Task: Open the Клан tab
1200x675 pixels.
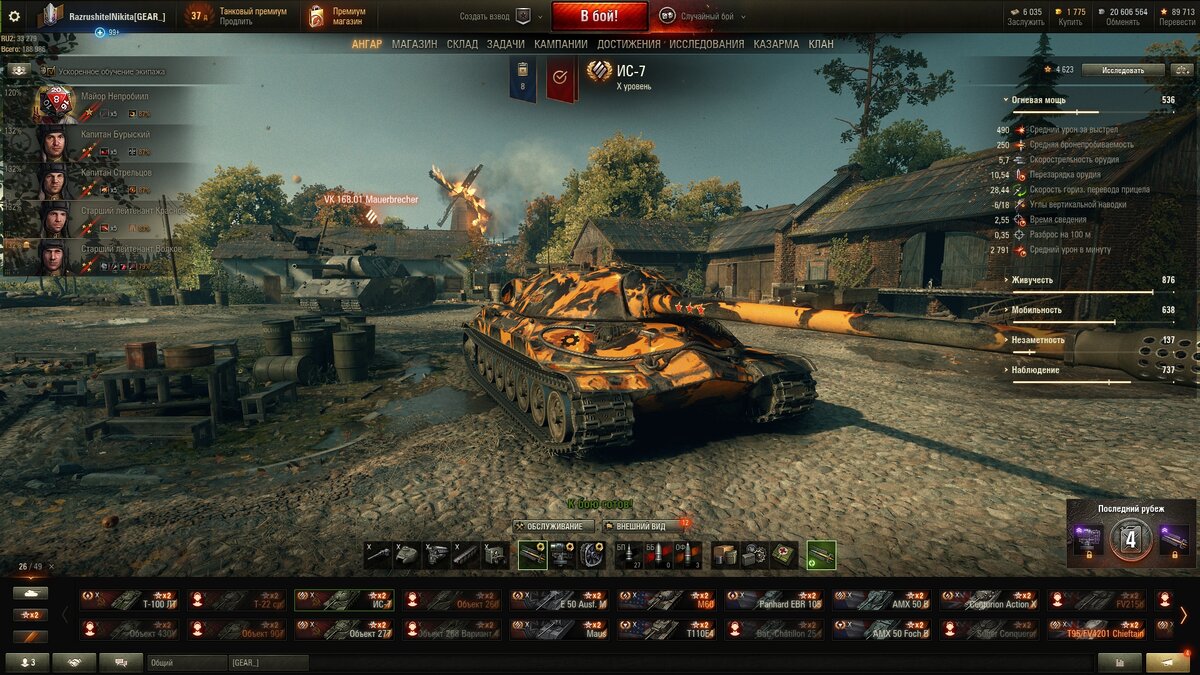Action: [821, 44]
